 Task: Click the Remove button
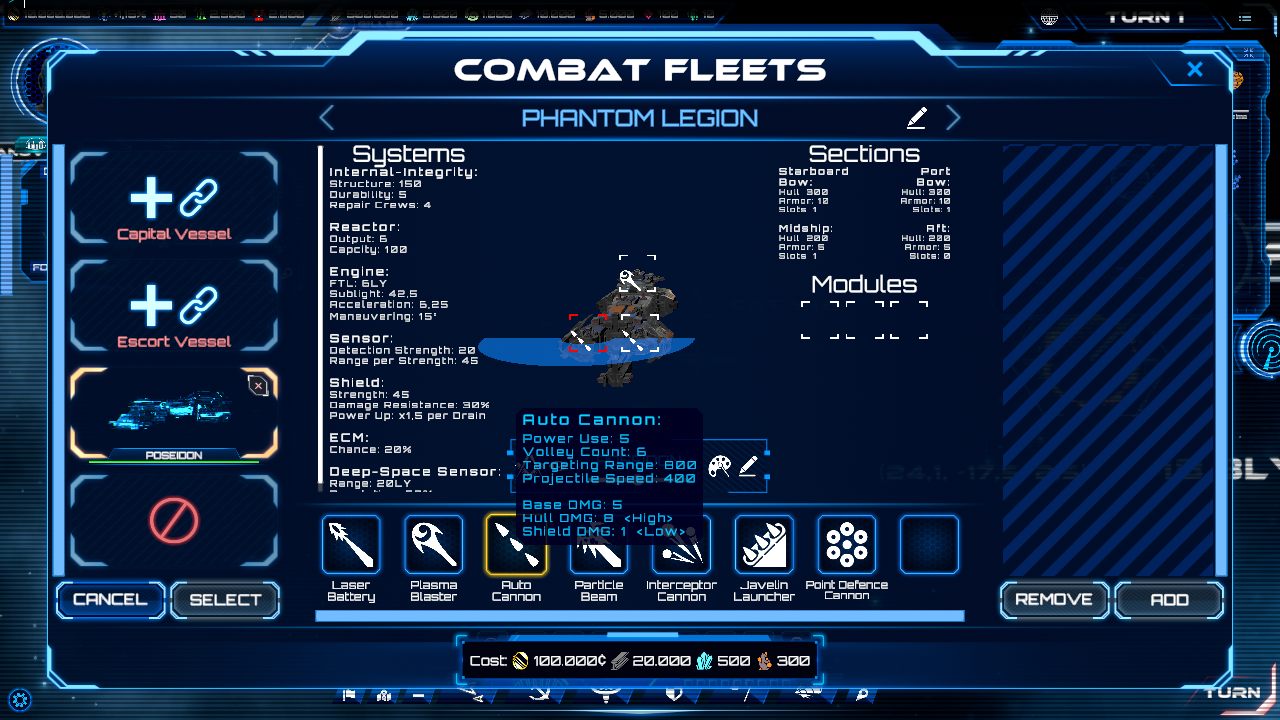(x=1054, y=599)
